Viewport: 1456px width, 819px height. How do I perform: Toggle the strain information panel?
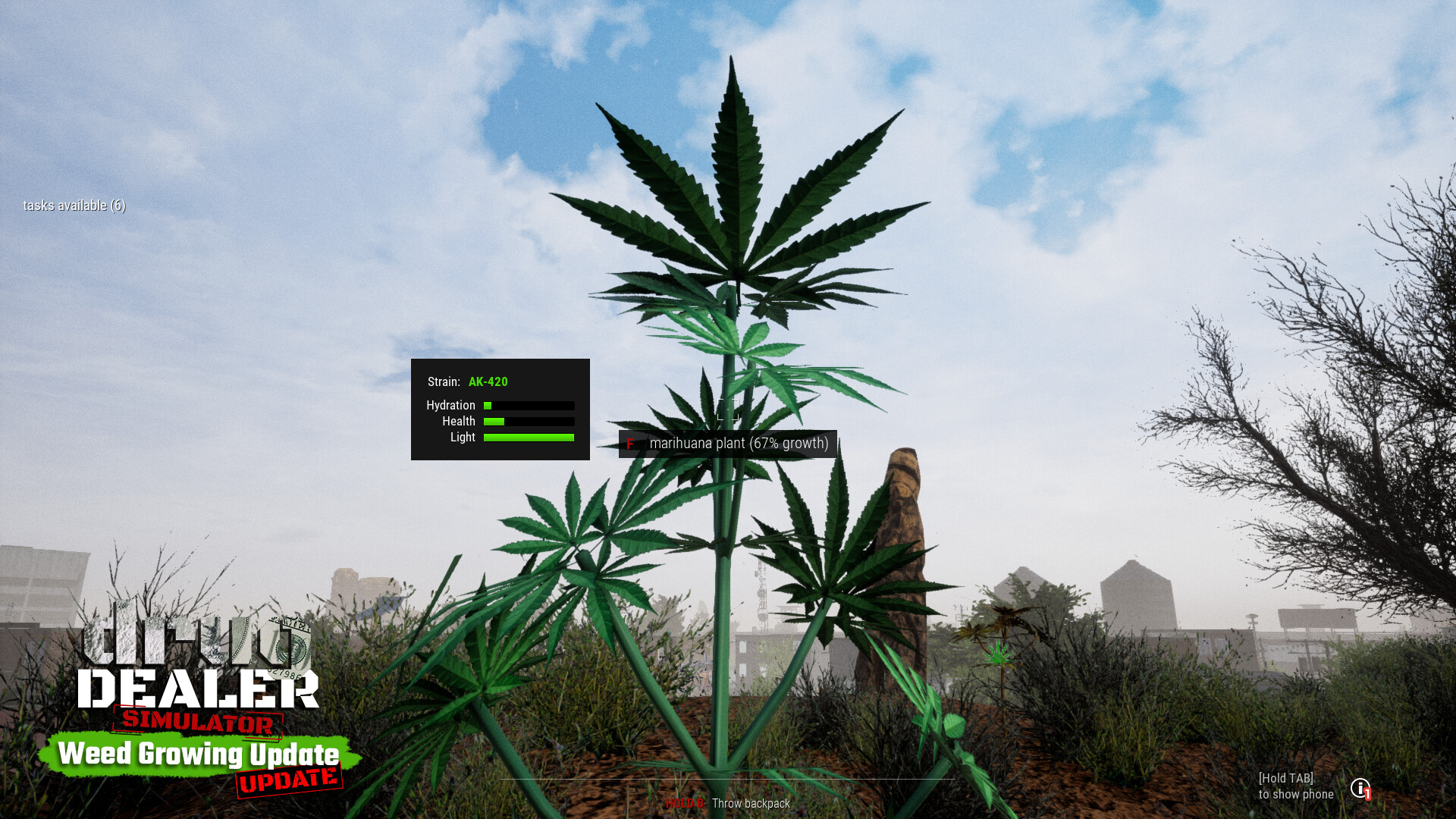pyautogui.click(x=500, y=409)
